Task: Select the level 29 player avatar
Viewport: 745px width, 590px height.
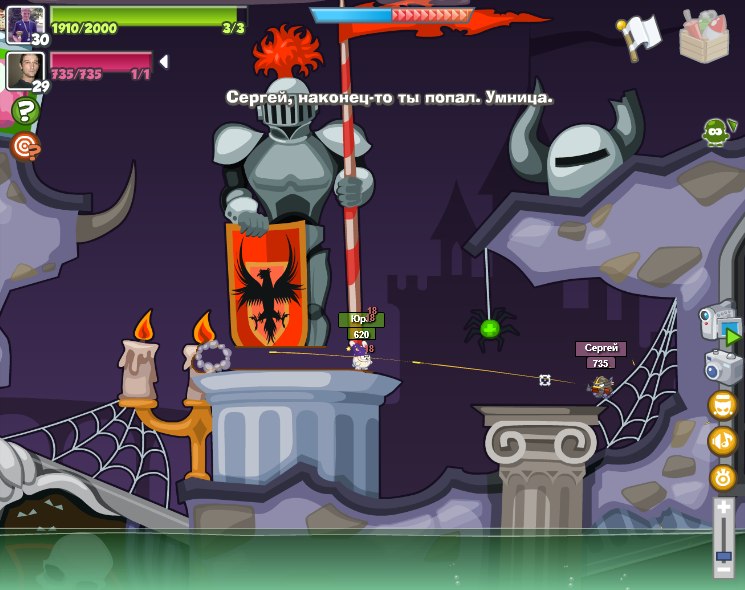Action: pyautogui.click(x=24, y=70)
